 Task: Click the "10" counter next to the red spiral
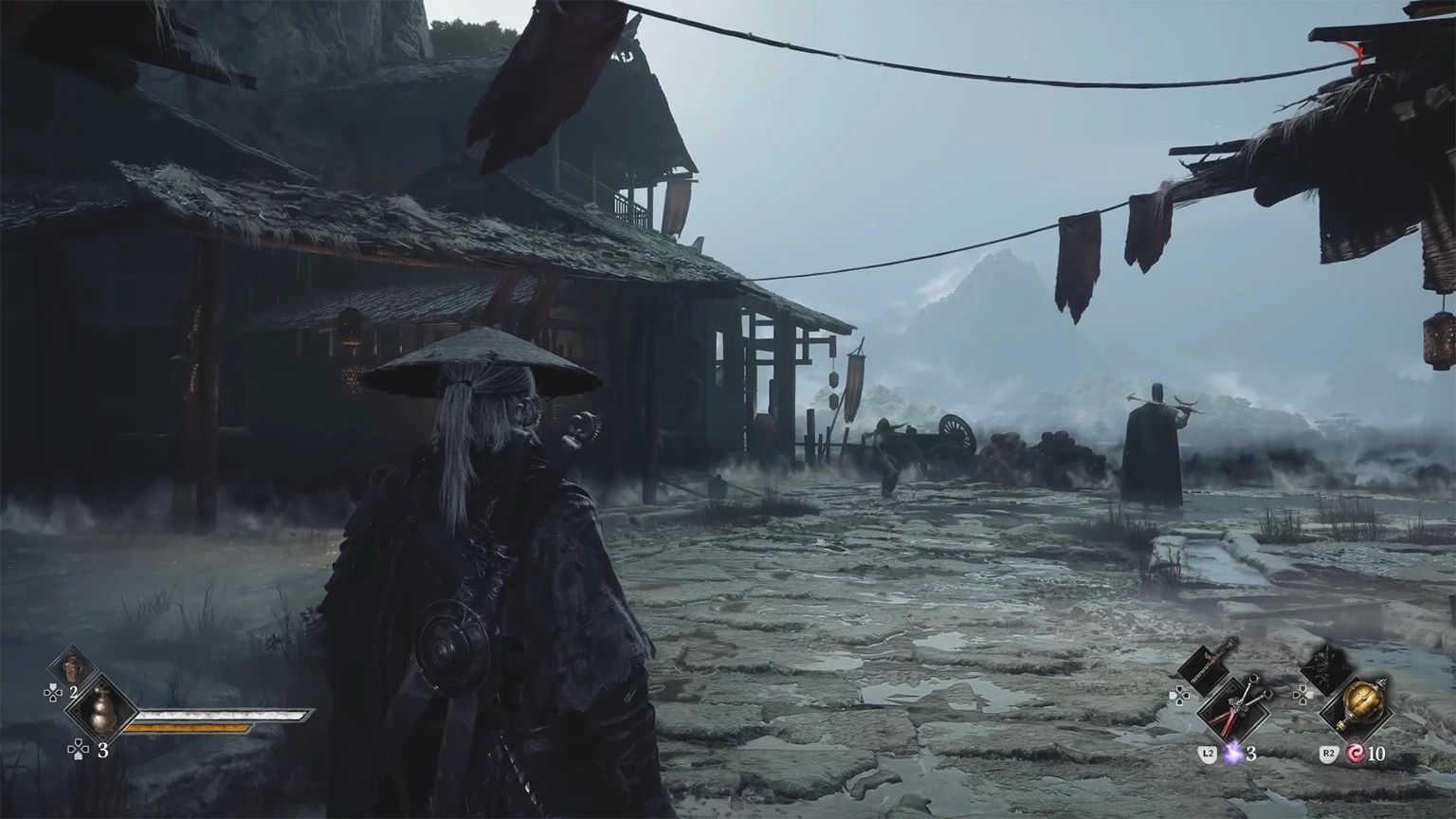[1377, 754]
